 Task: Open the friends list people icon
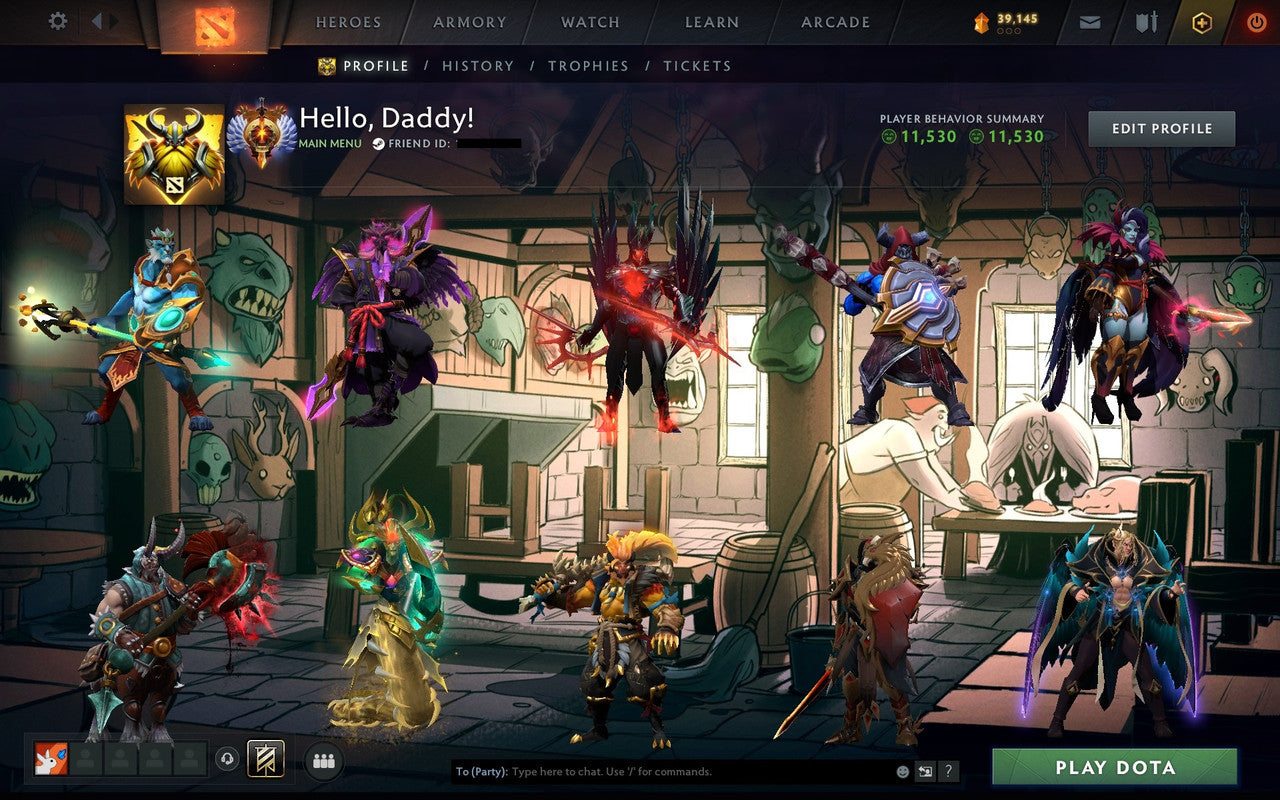[322, 759]
